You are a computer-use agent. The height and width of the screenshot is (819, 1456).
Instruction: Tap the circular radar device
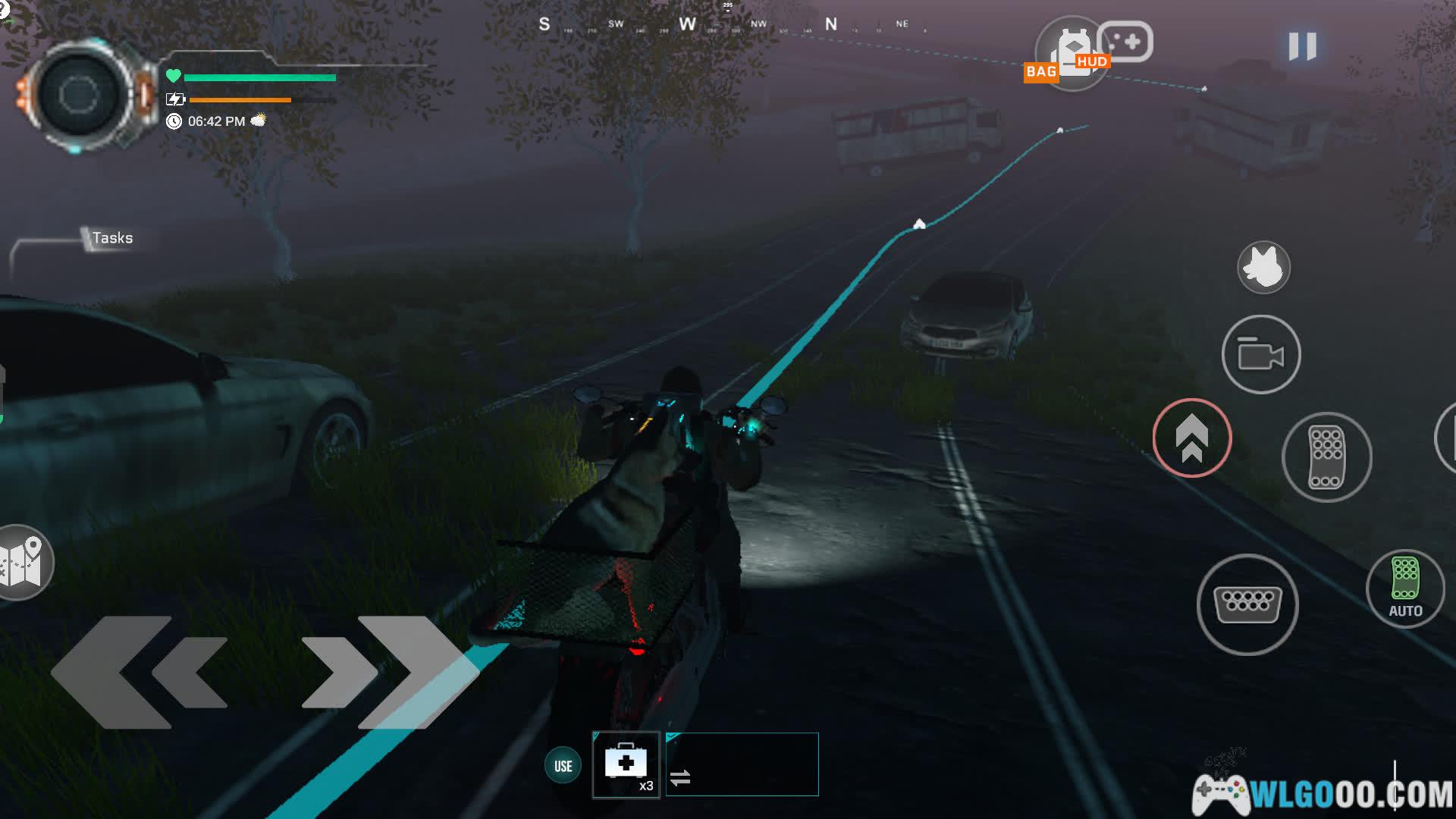pos(79,95)
